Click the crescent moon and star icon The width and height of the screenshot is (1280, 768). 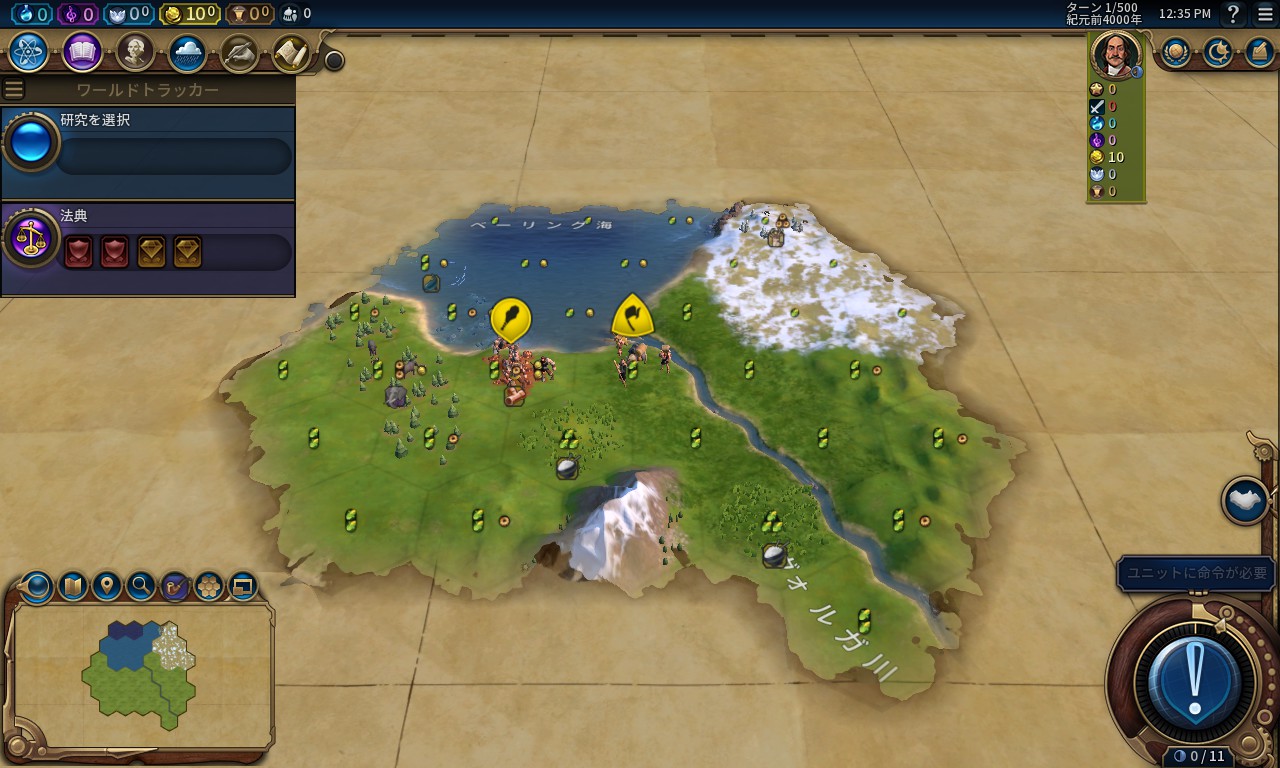tap(1217, 52)
